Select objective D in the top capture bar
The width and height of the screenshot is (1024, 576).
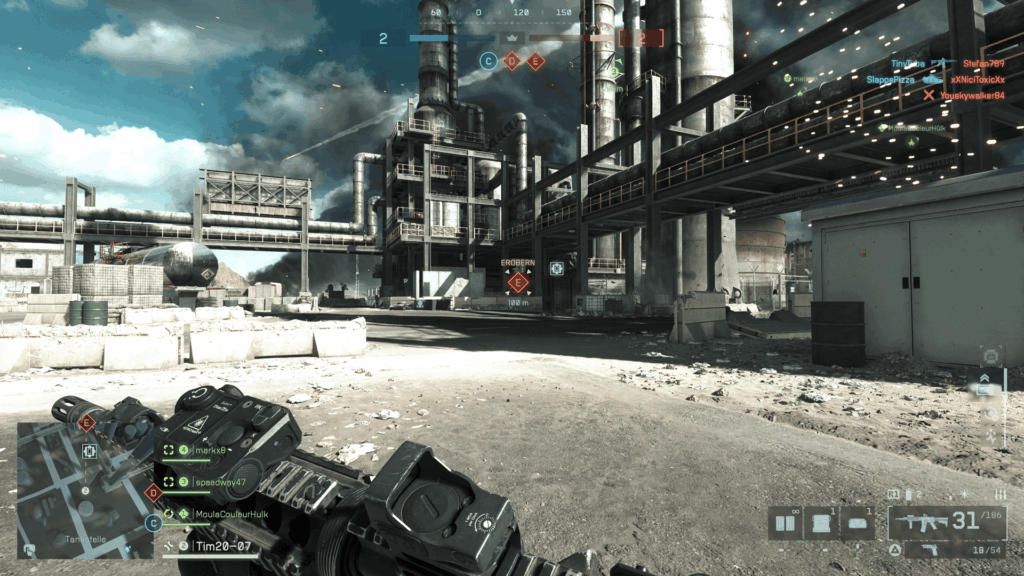512,61
